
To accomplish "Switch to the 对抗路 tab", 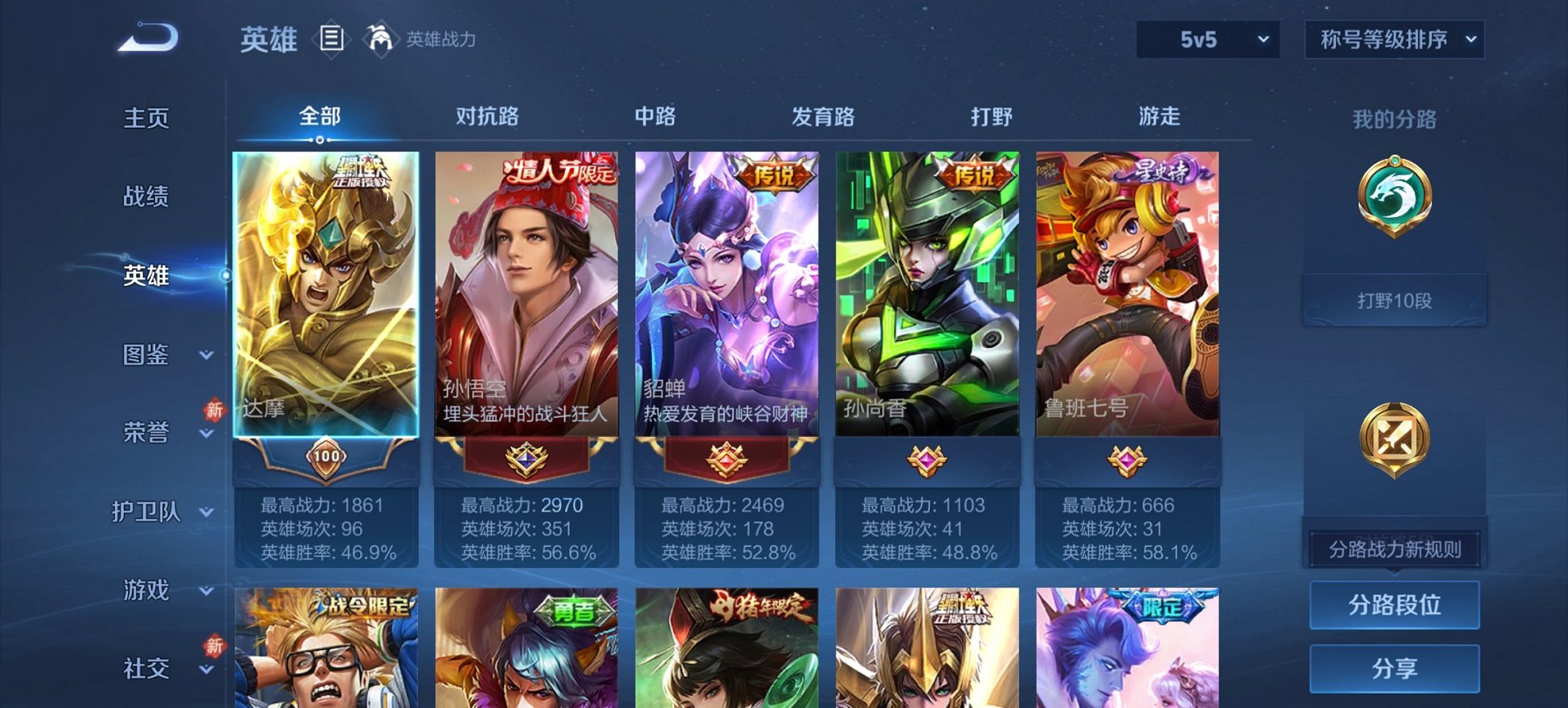I will (486, 117).
